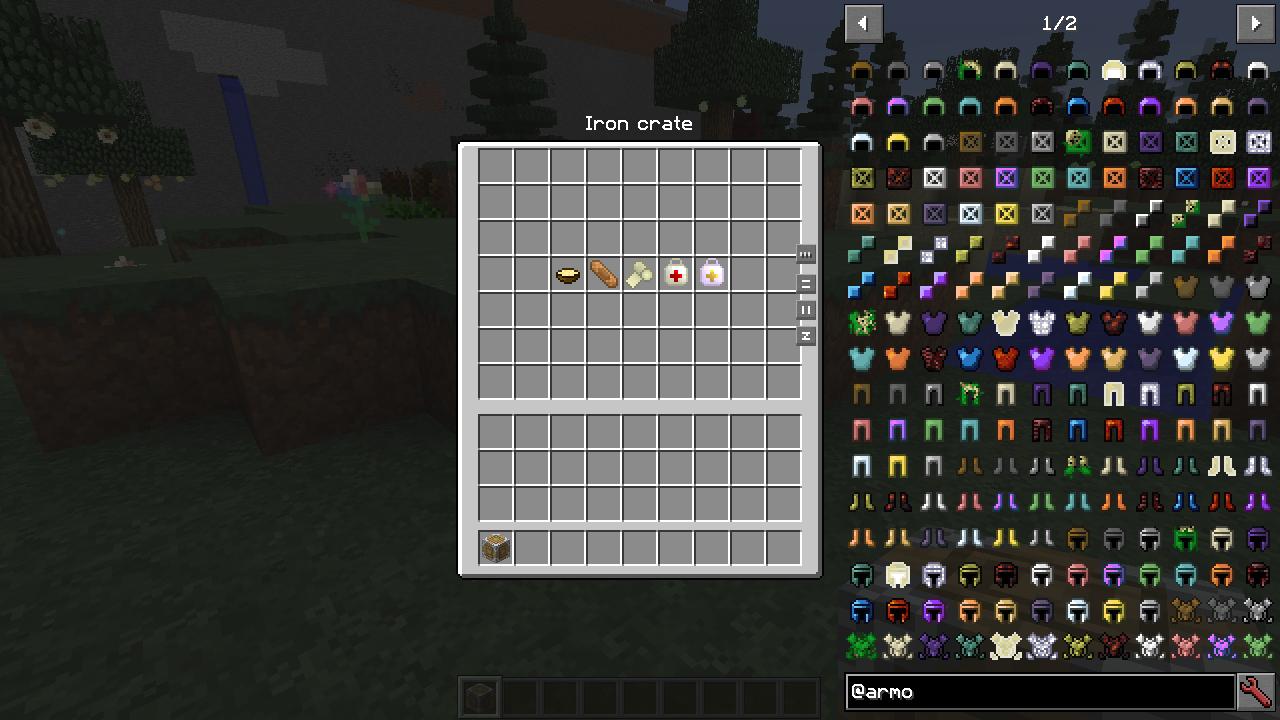Select the bandage inside the Iron crate
1280x720 pixels.
click(x=601, y=273)
